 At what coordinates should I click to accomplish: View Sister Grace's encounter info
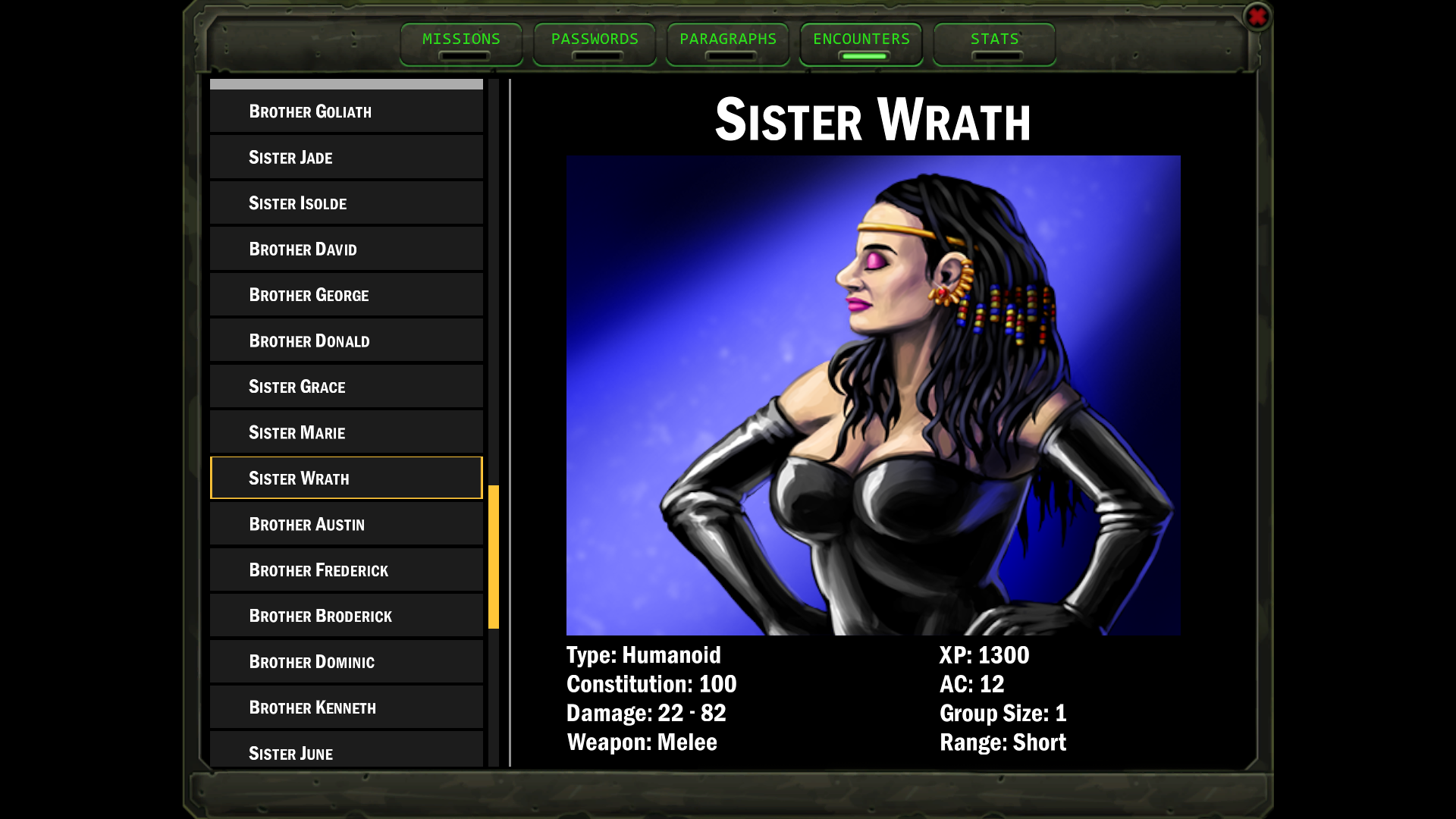(x=346, y=387)
